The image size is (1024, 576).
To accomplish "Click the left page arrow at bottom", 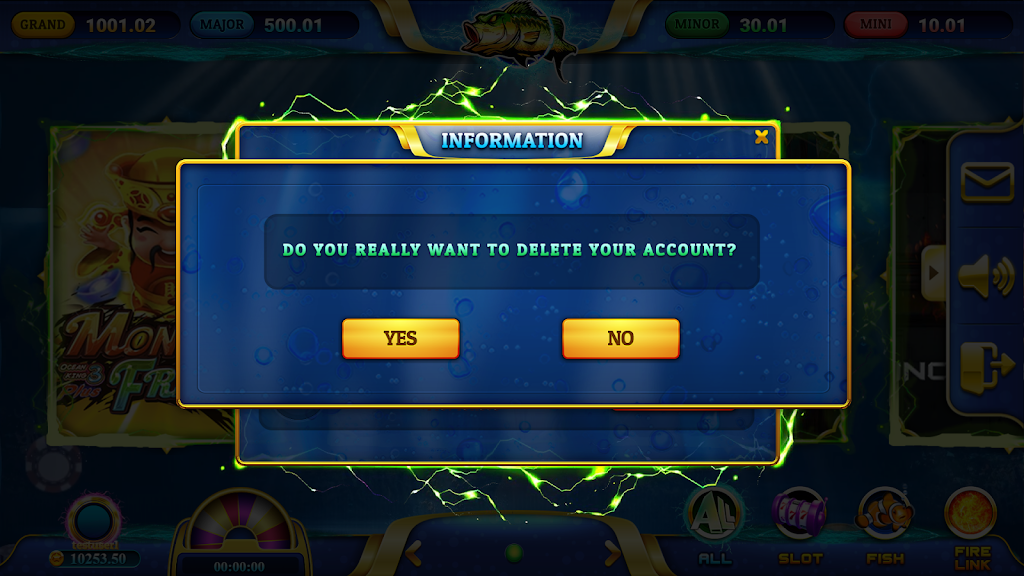I will tap(413, 551).
